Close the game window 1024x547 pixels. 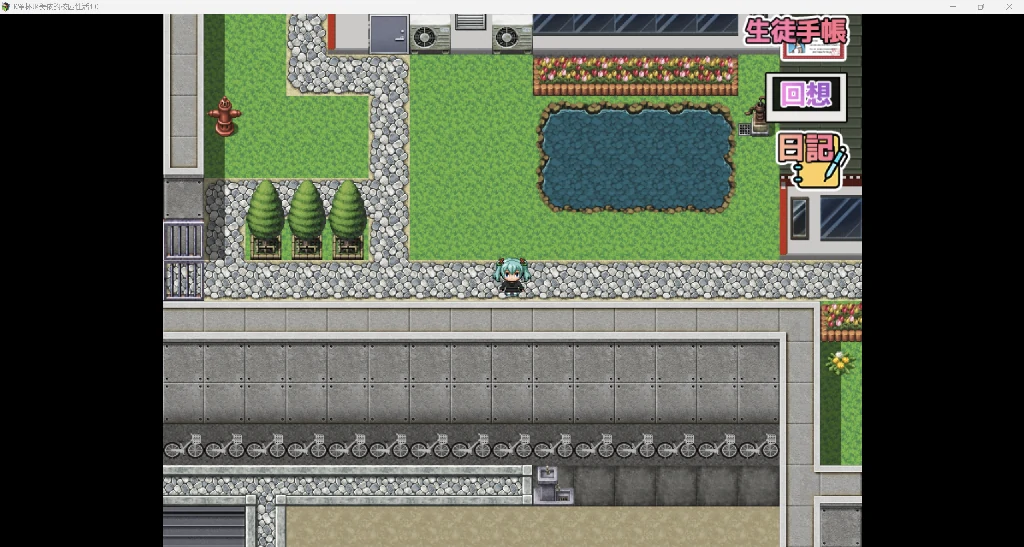click(1008, 7)
